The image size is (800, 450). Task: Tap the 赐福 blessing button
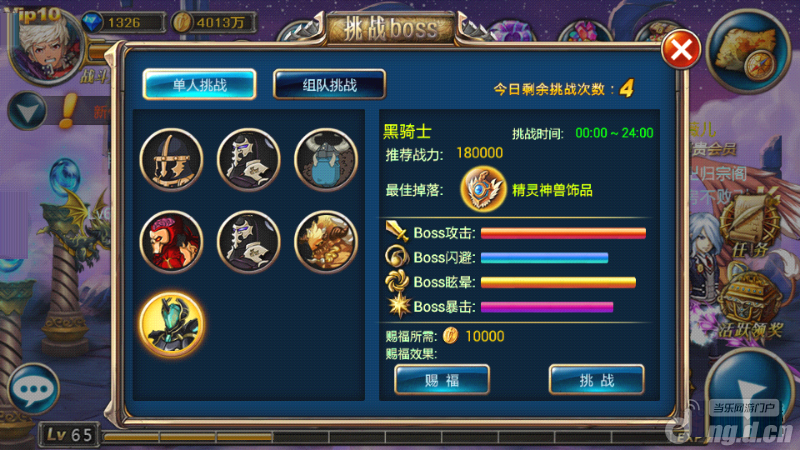[441, 380]
